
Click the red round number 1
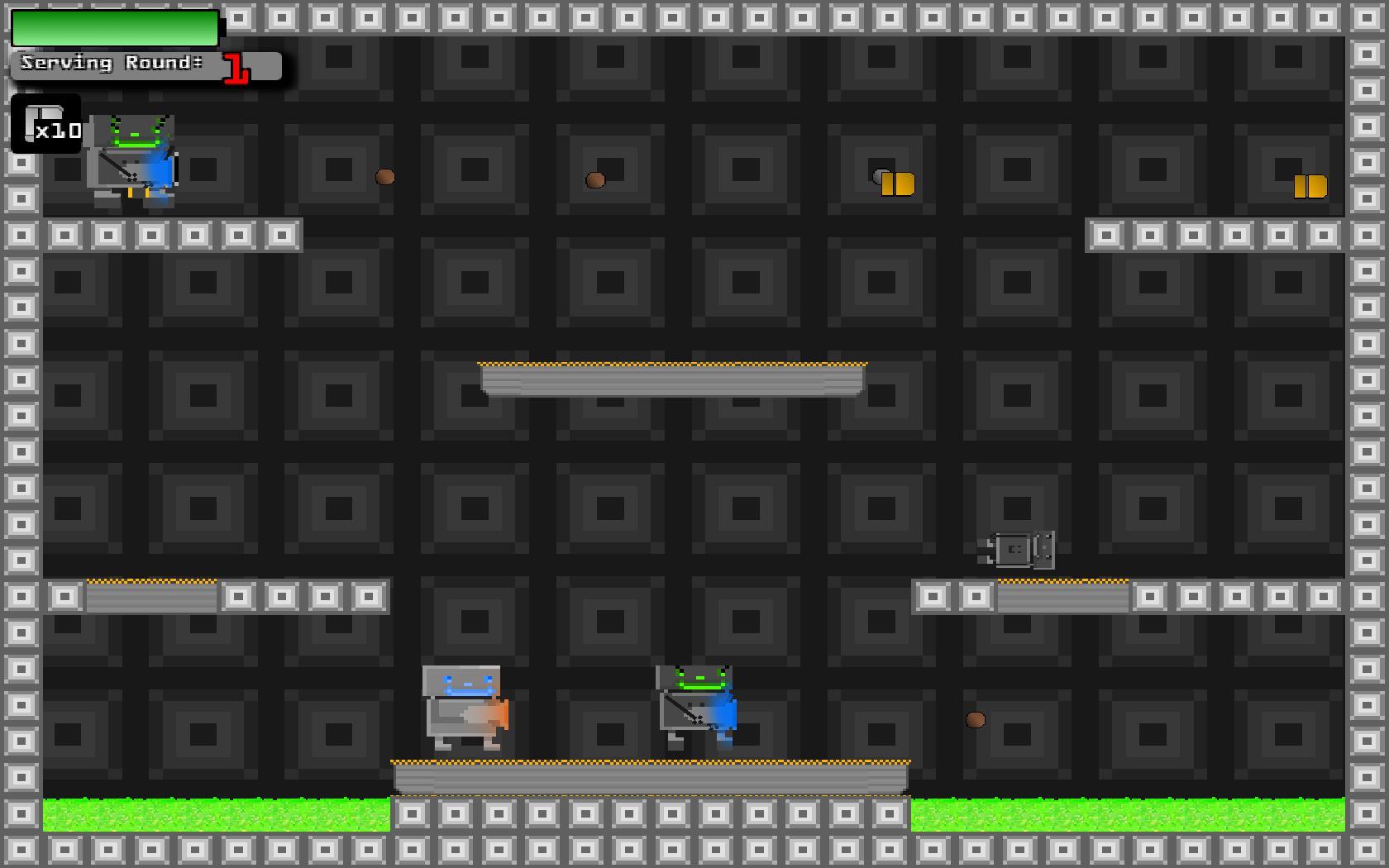234,68
